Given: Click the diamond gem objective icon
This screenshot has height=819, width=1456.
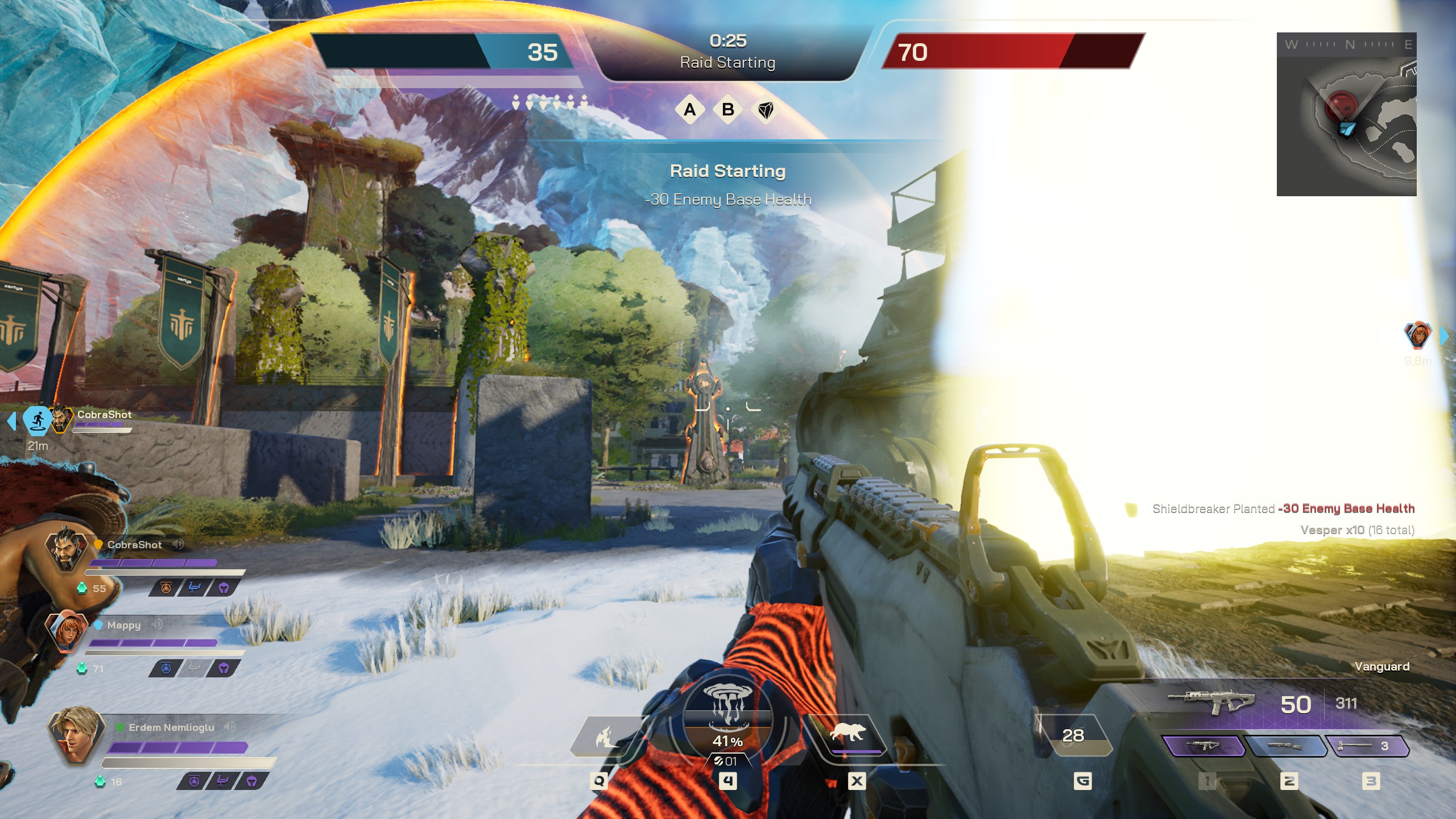Looking at the screenshot, I should click(x=766, y=110).
